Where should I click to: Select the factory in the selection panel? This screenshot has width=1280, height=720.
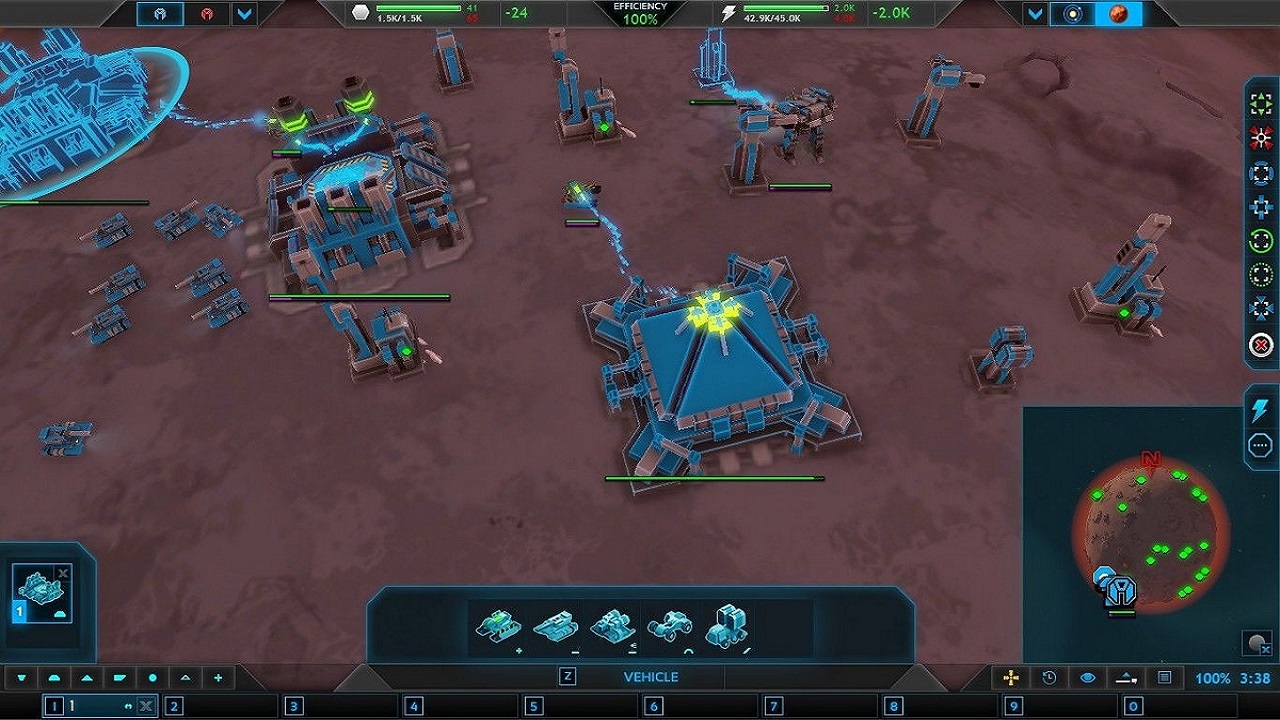pyautogui.click(x=43, y=595)
